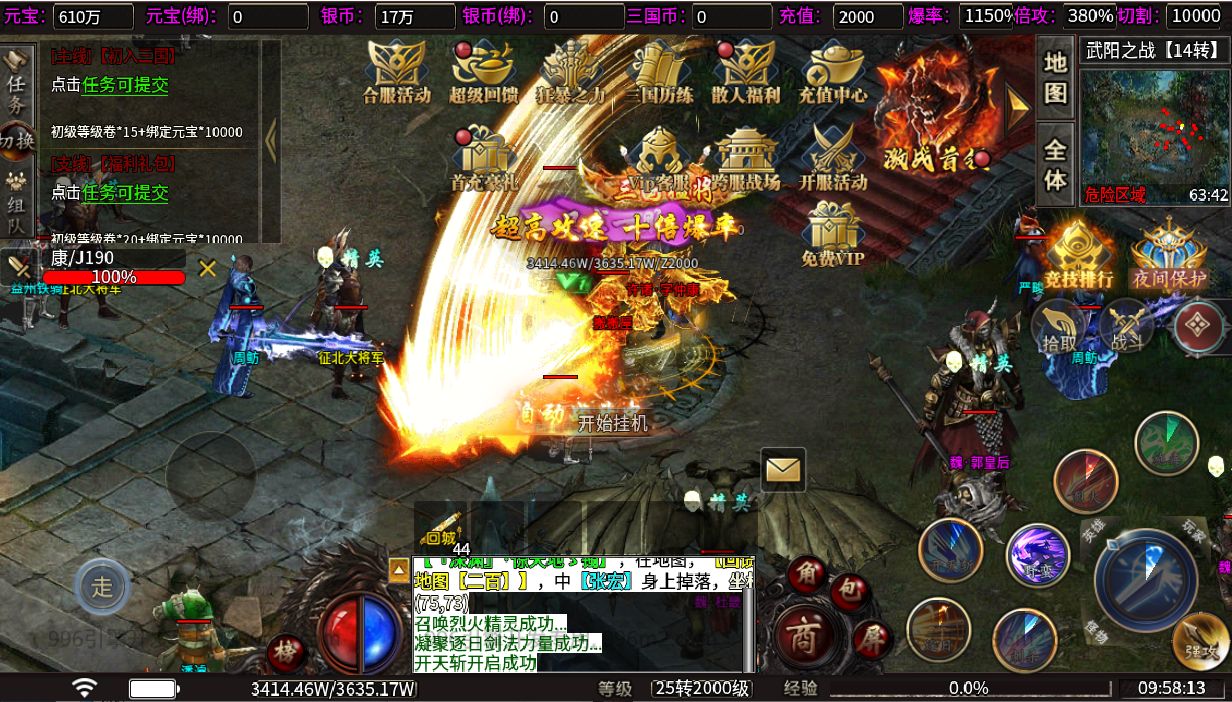Select the 全体 target mode button

[1055, 165]
